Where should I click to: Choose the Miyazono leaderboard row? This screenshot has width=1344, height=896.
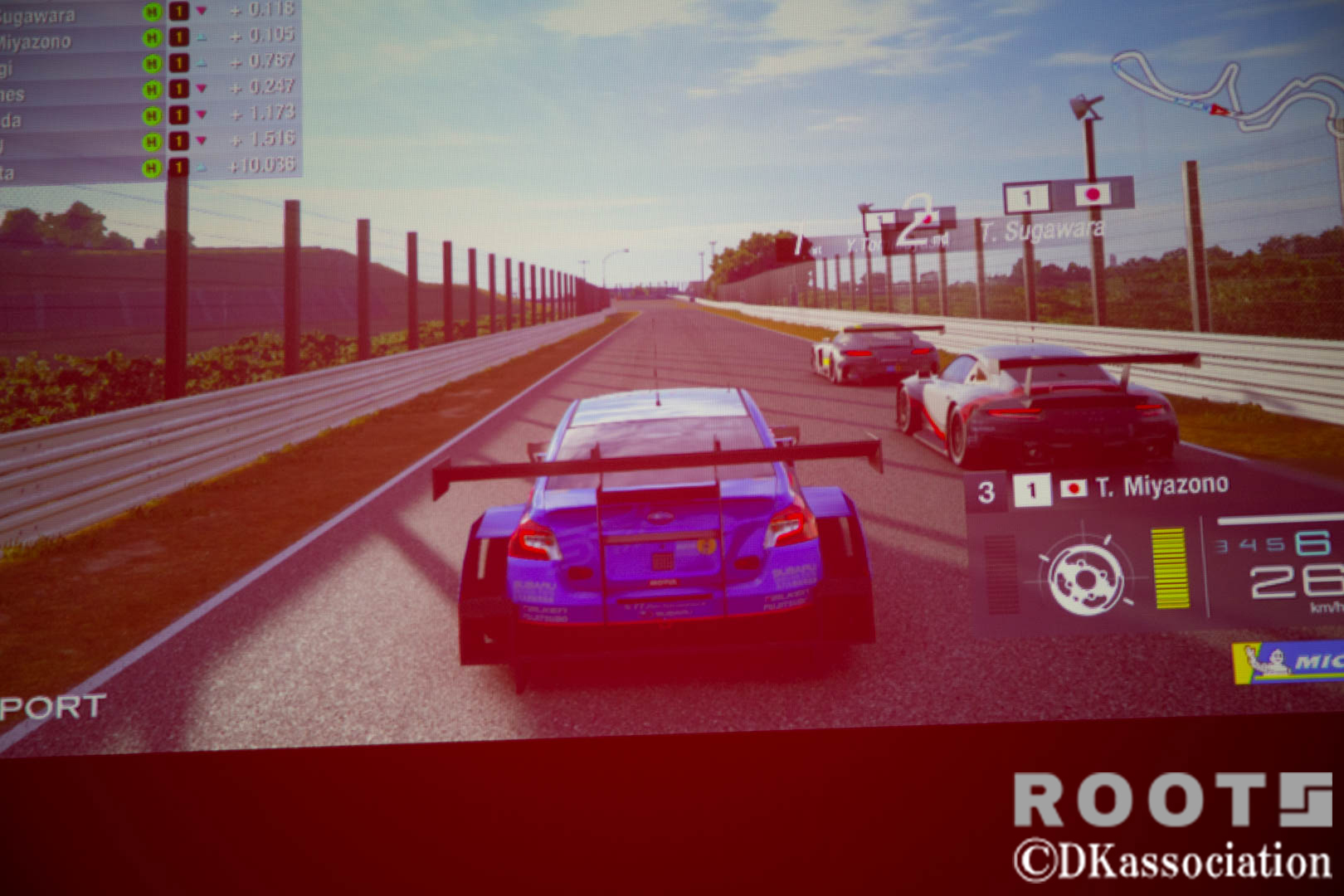click(x=149, y=37)
